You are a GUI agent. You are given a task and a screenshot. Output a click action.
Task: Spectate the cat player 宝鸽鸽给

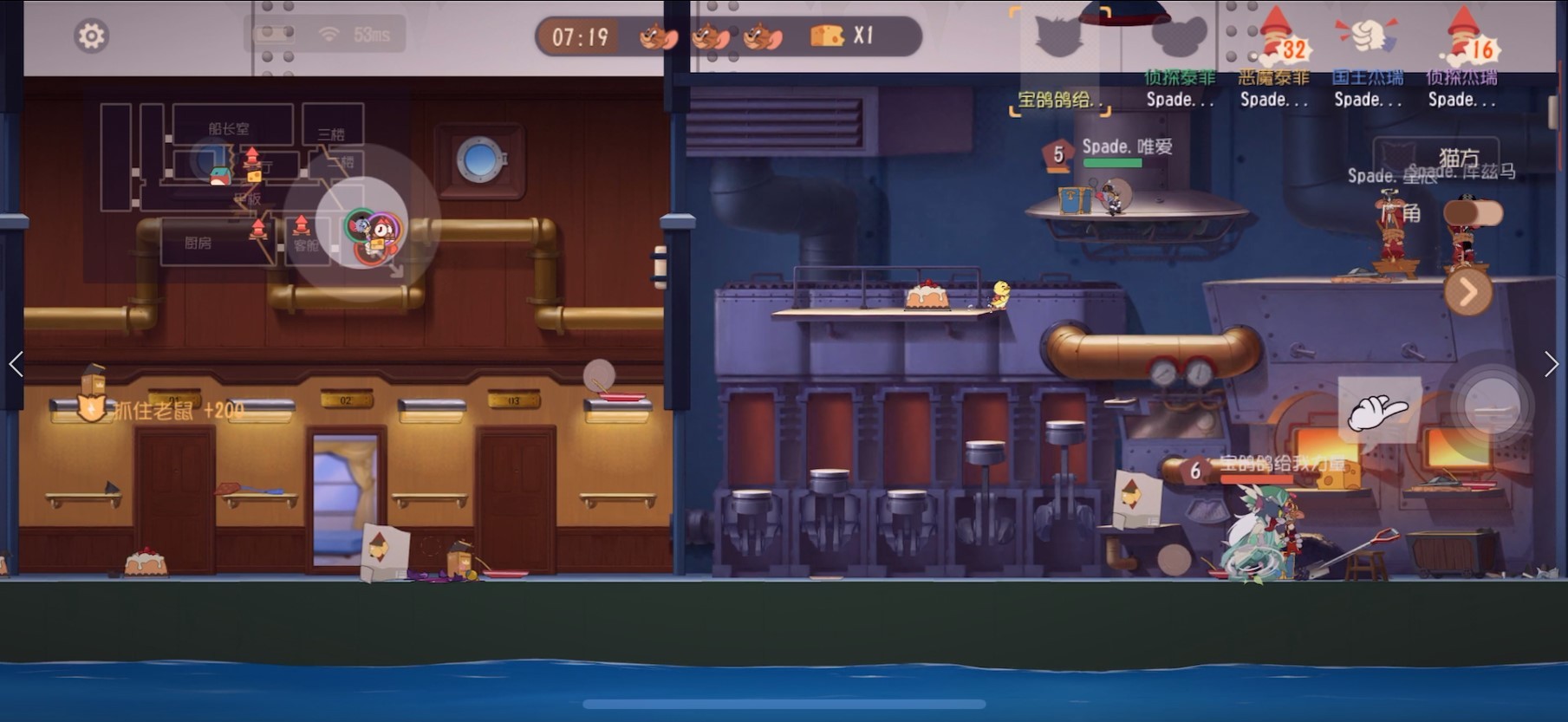1059,62
